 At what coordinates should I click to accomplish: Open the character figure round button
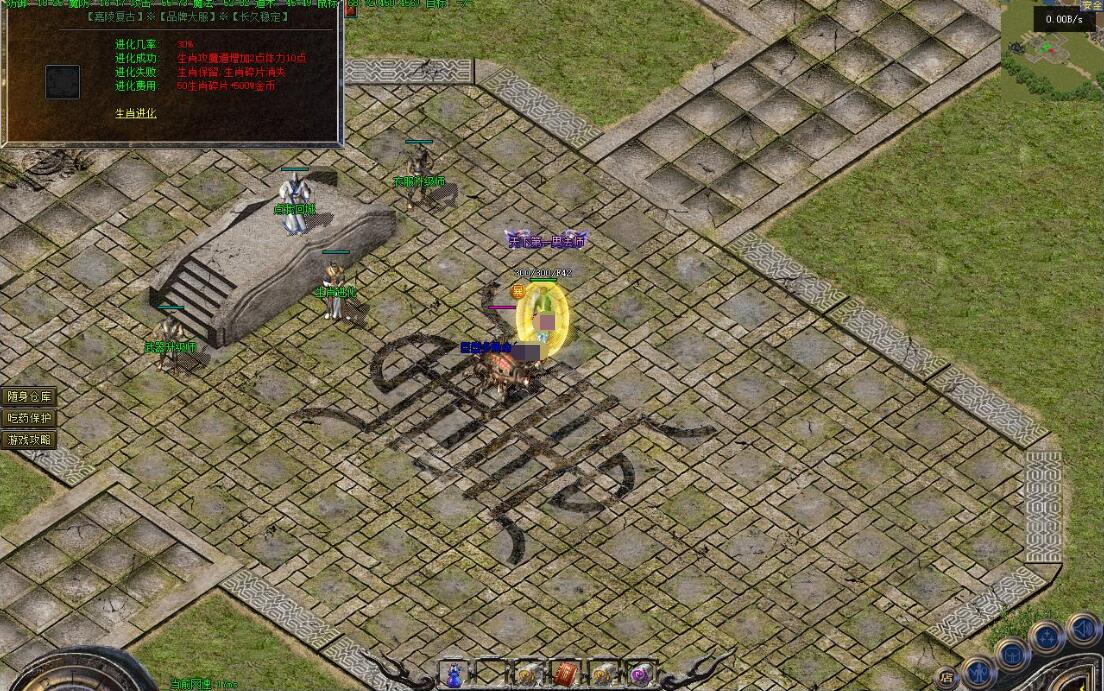pyautogui.click(x=979, y=671)
